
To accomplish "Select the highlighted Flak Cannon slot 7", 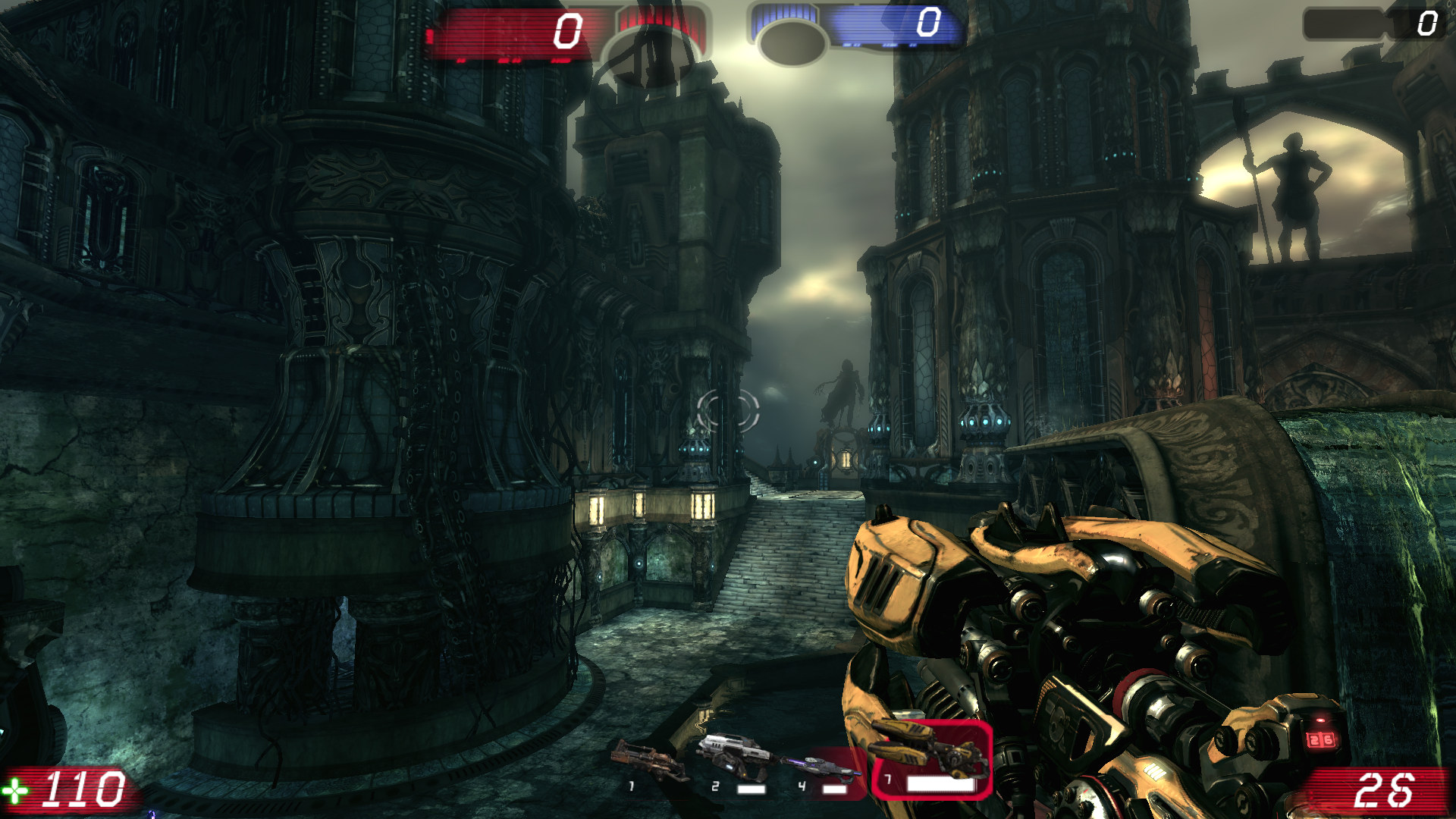I will click(931, 760).
